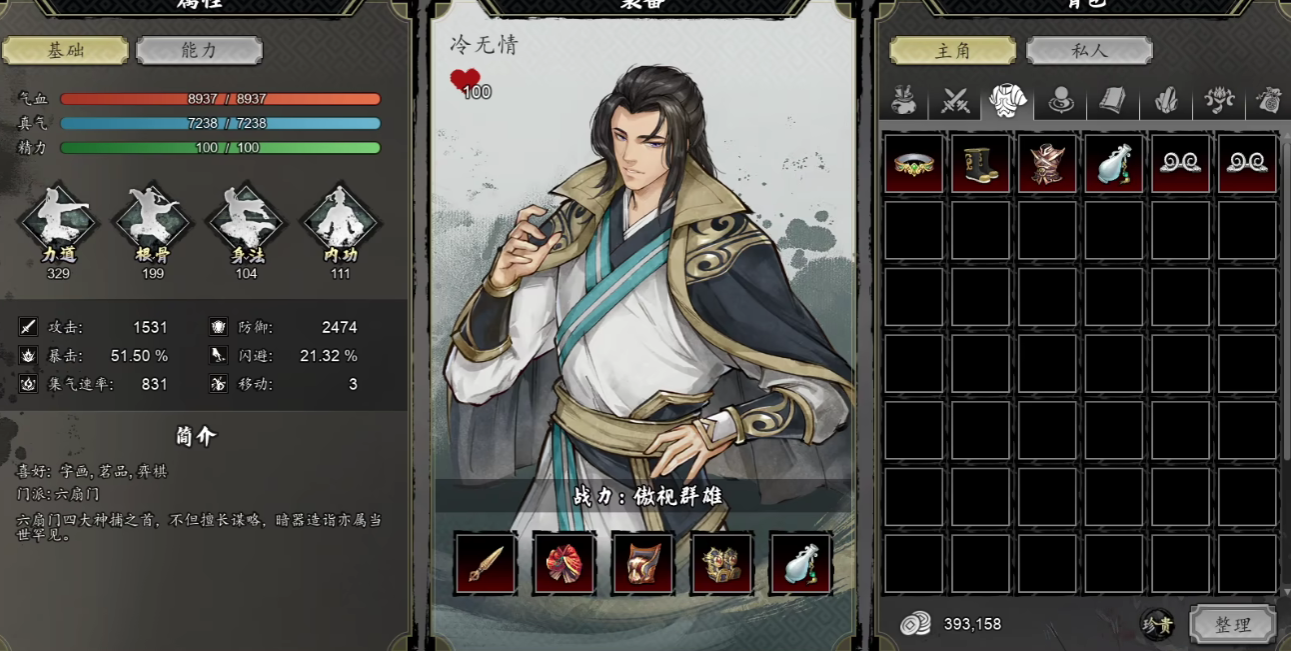
Task: Select the armor category tab
Action: 1007,100
